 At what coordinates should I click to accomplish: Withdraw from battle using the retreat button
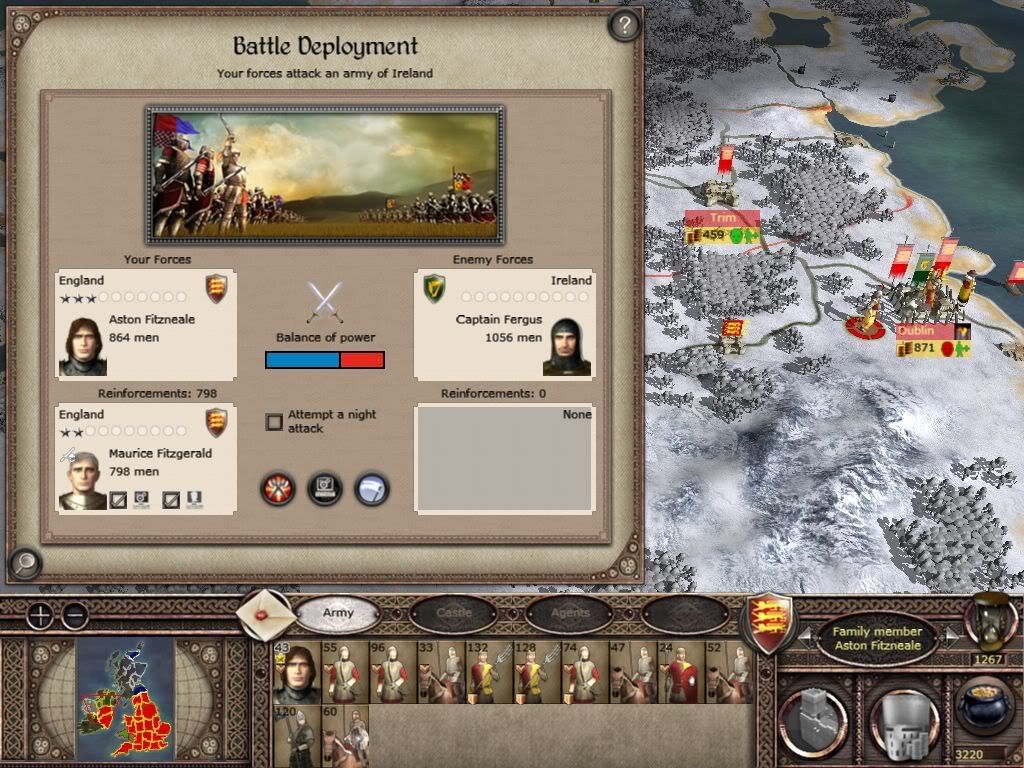[372, 489]
